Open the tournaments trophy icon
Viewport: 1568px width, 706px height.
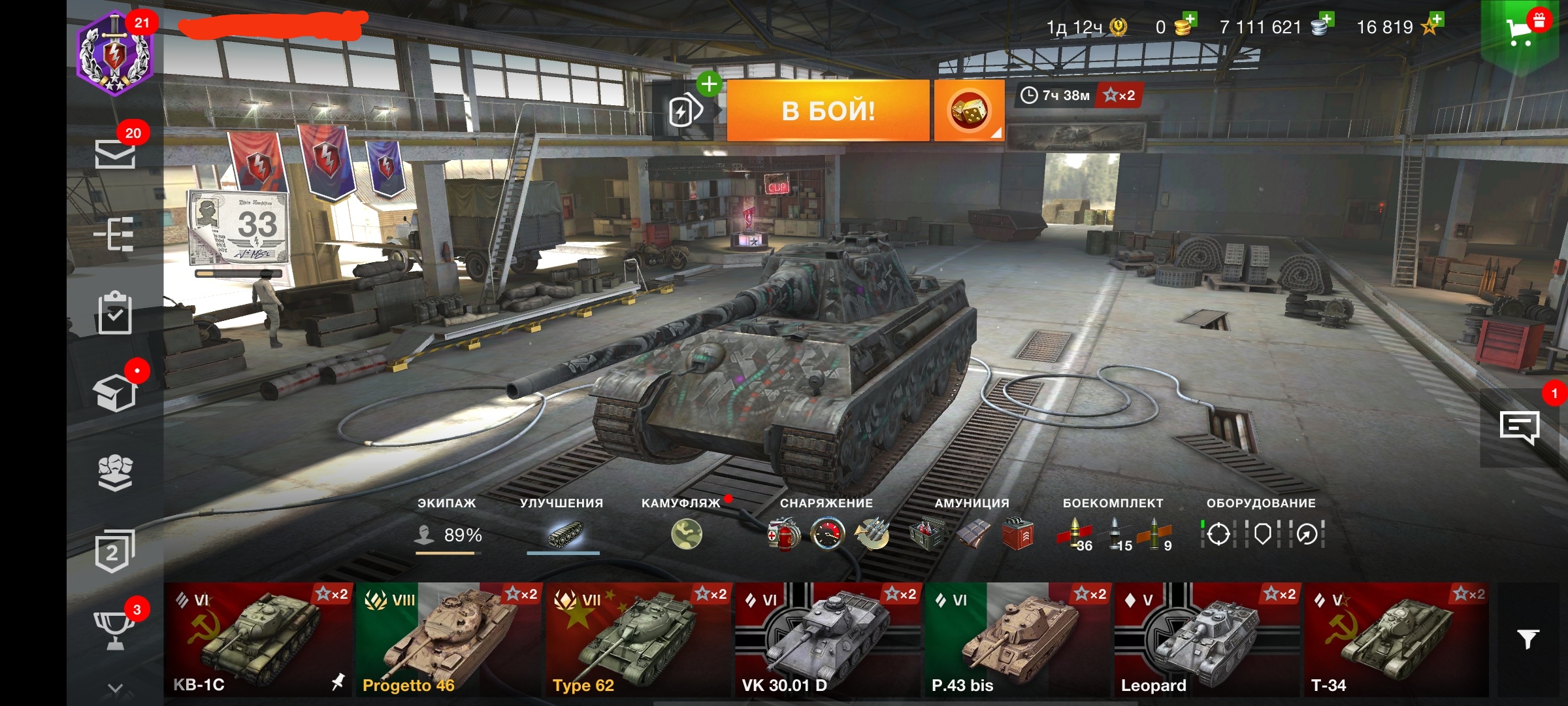tap(115, 630)
